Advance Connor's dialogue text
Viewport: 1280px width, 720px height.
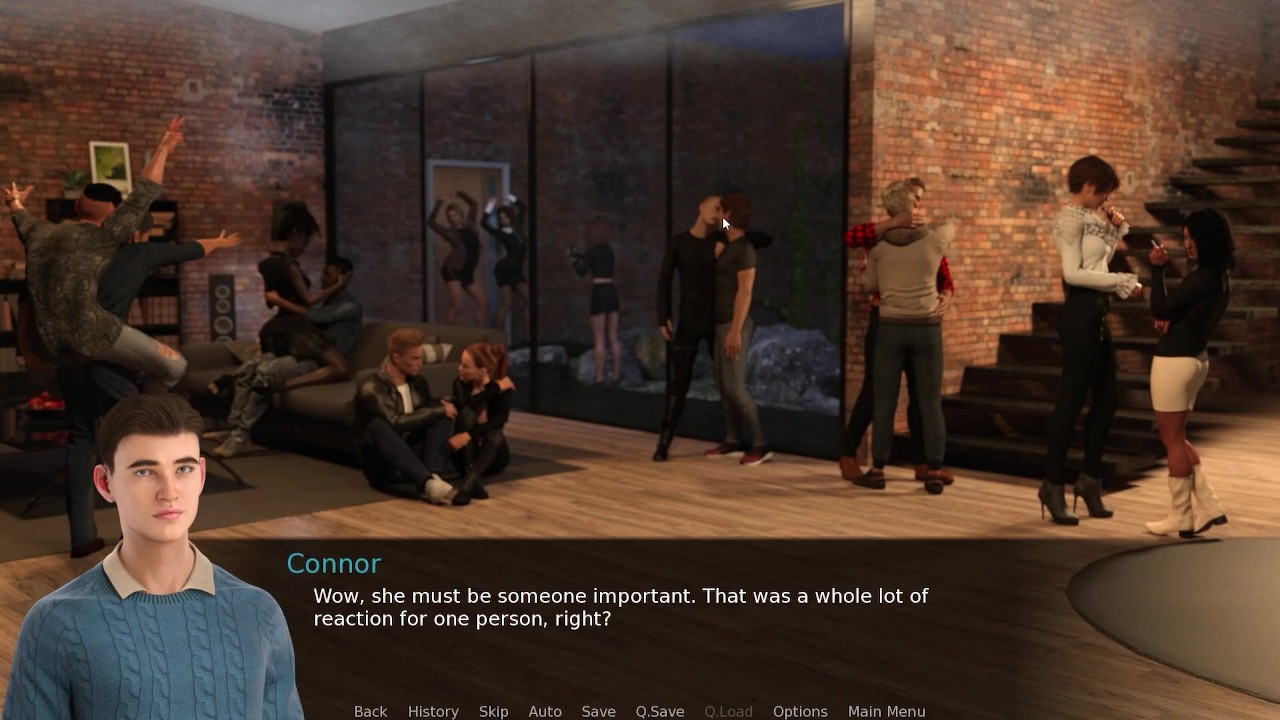point(620,607)
